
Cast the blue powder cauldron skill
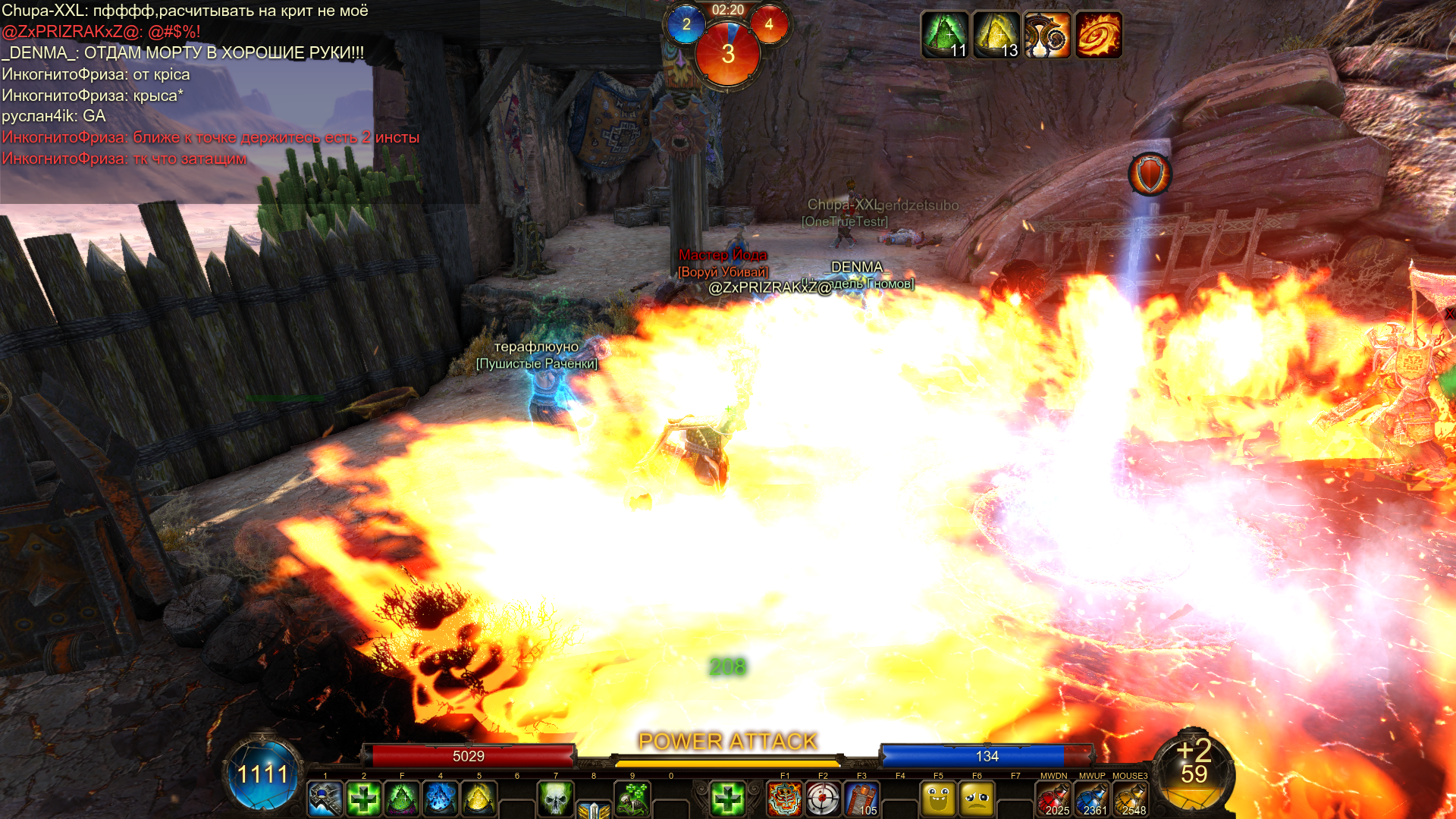[441, 799]
